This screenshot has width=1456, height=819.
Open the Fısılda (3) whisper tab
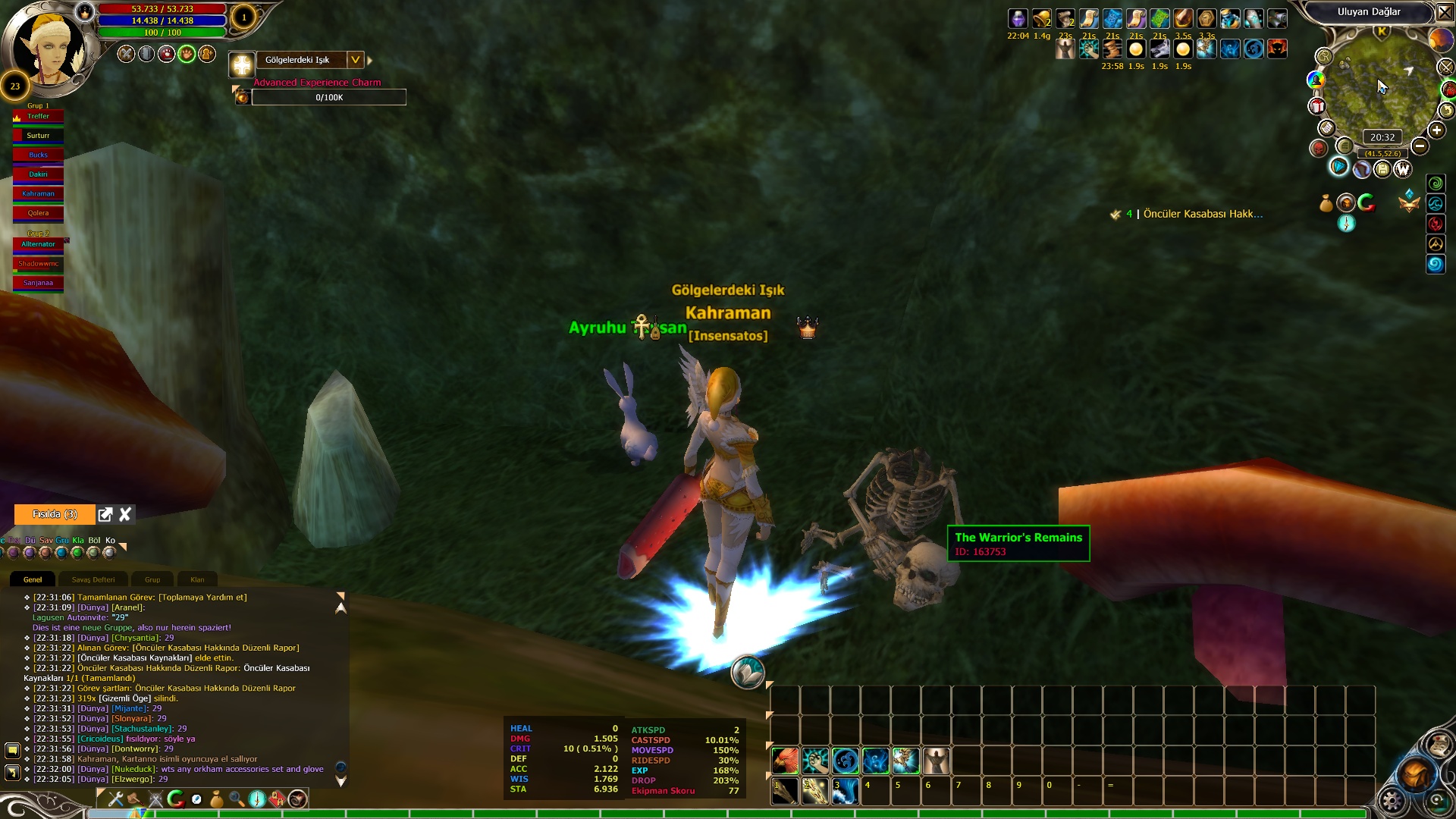coord(55,514)
